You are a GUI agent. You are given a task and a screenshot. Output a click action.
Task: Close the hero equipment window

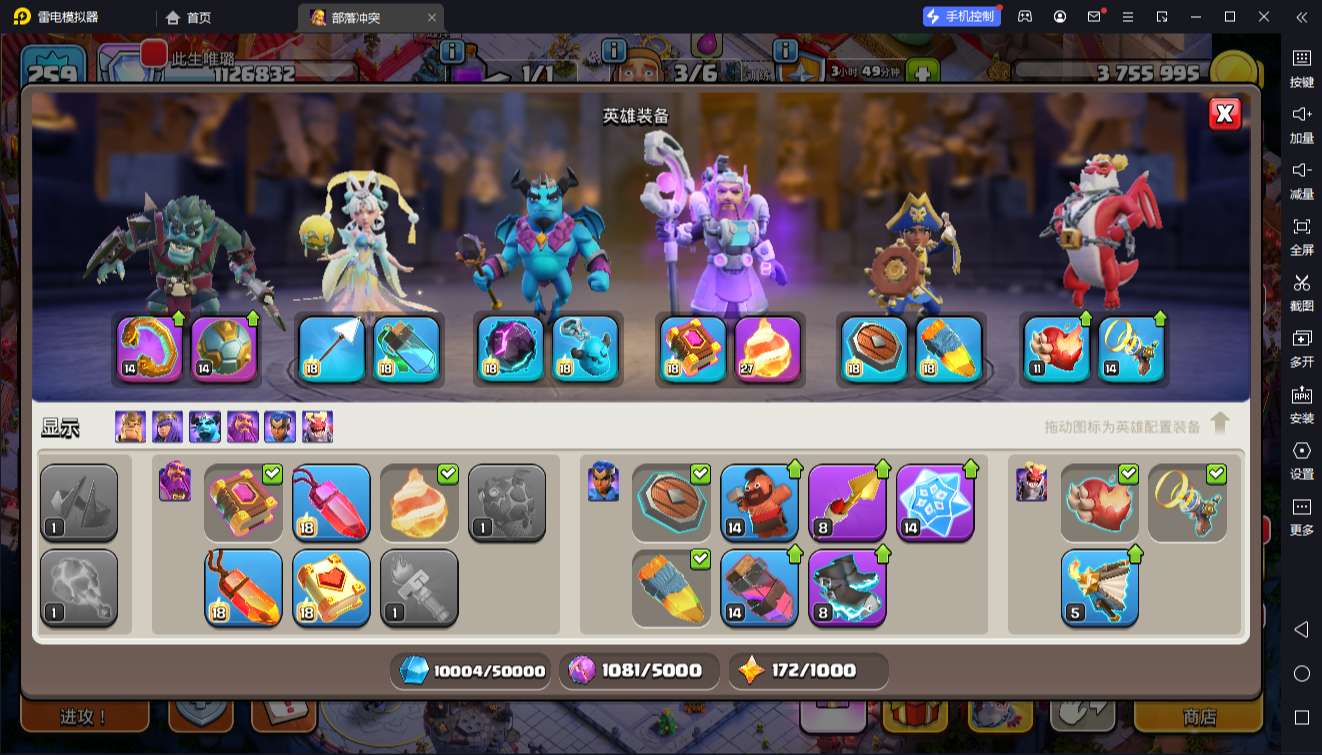1224,114
